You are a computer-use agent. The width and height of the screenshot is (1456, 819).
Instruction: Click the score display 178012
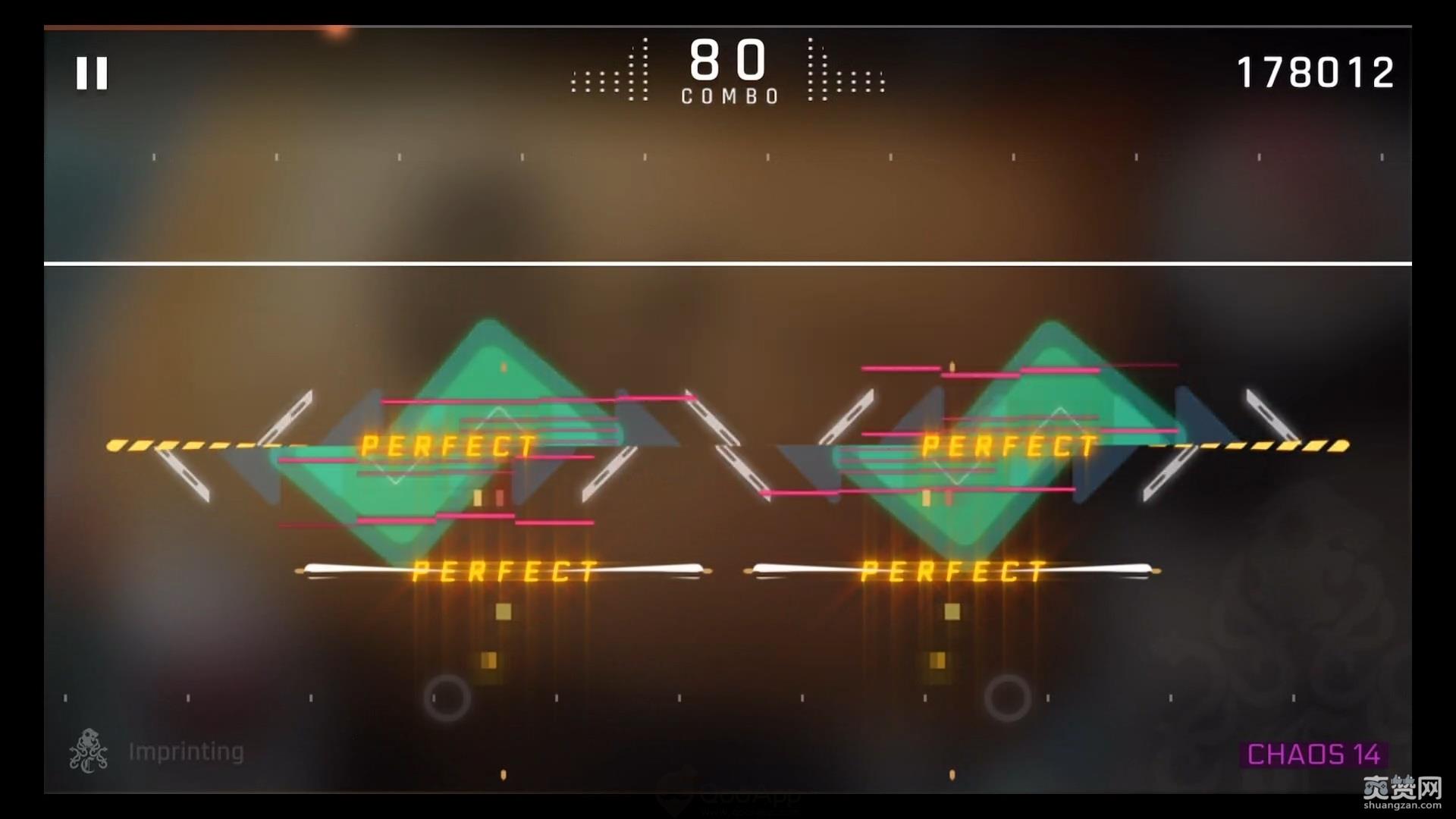1316,72
